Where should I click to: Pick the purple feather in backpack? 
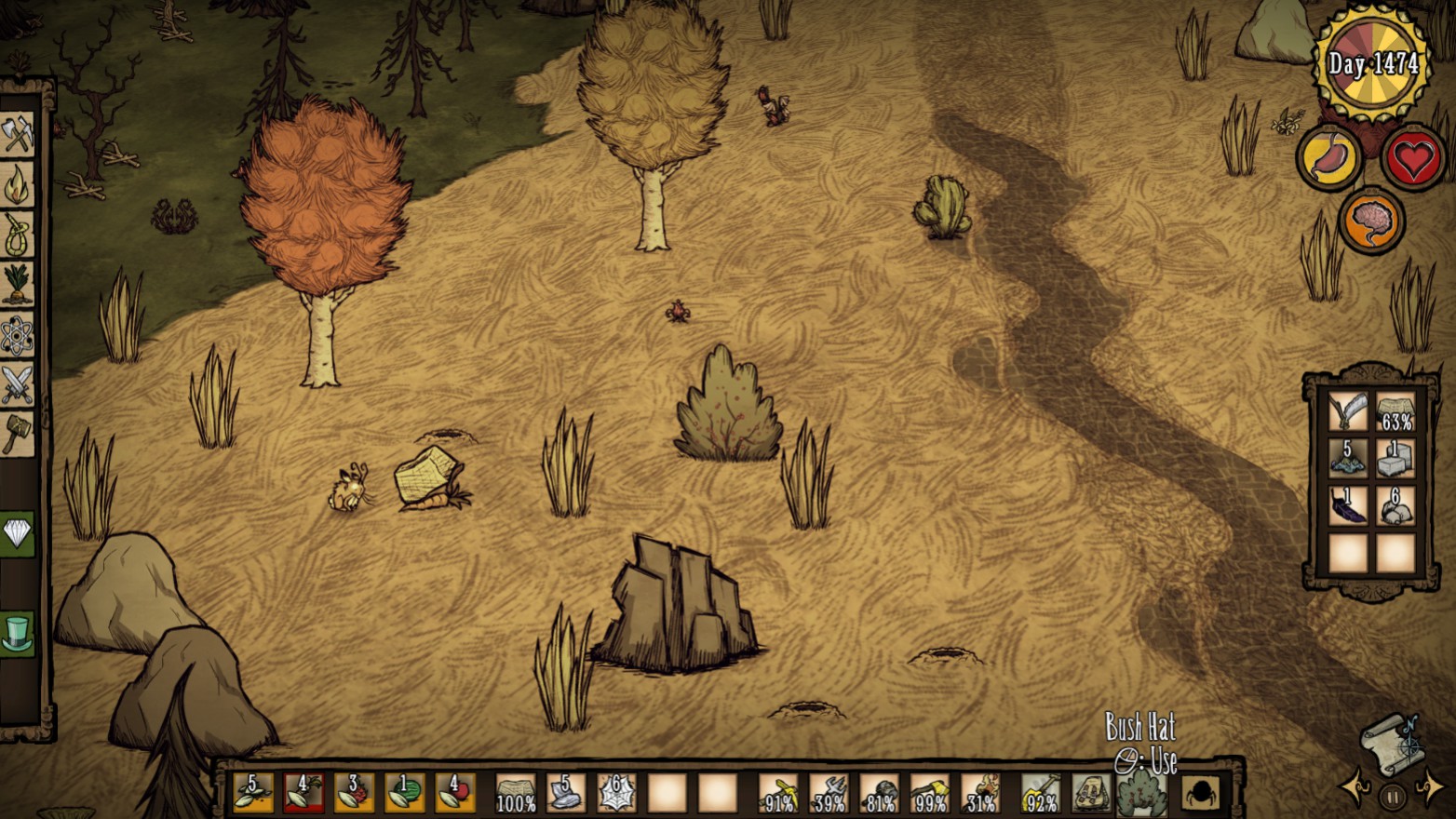point(1347,506)
